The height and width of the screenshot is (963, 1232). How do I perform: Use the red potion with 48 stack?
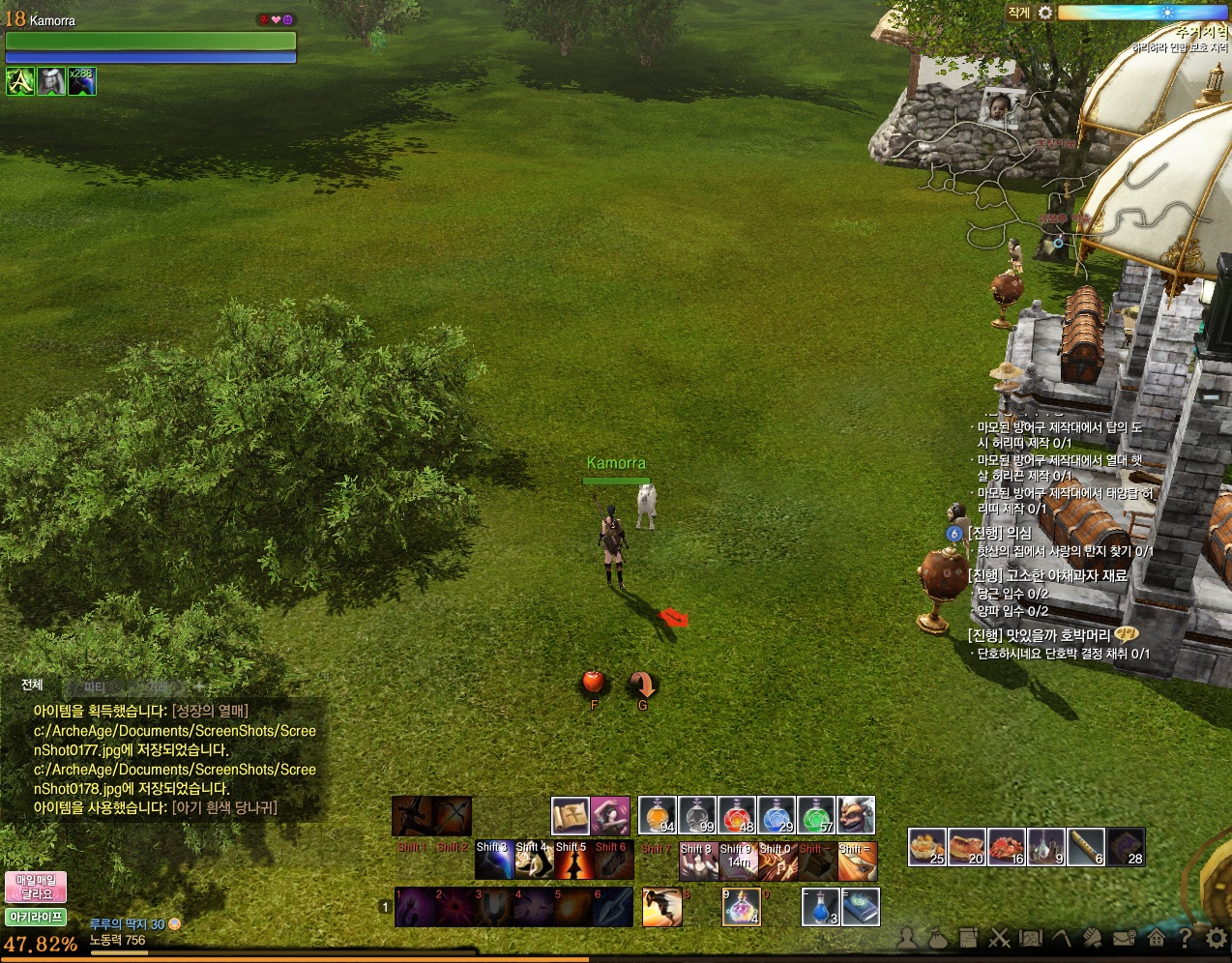[x=737, y=815]
